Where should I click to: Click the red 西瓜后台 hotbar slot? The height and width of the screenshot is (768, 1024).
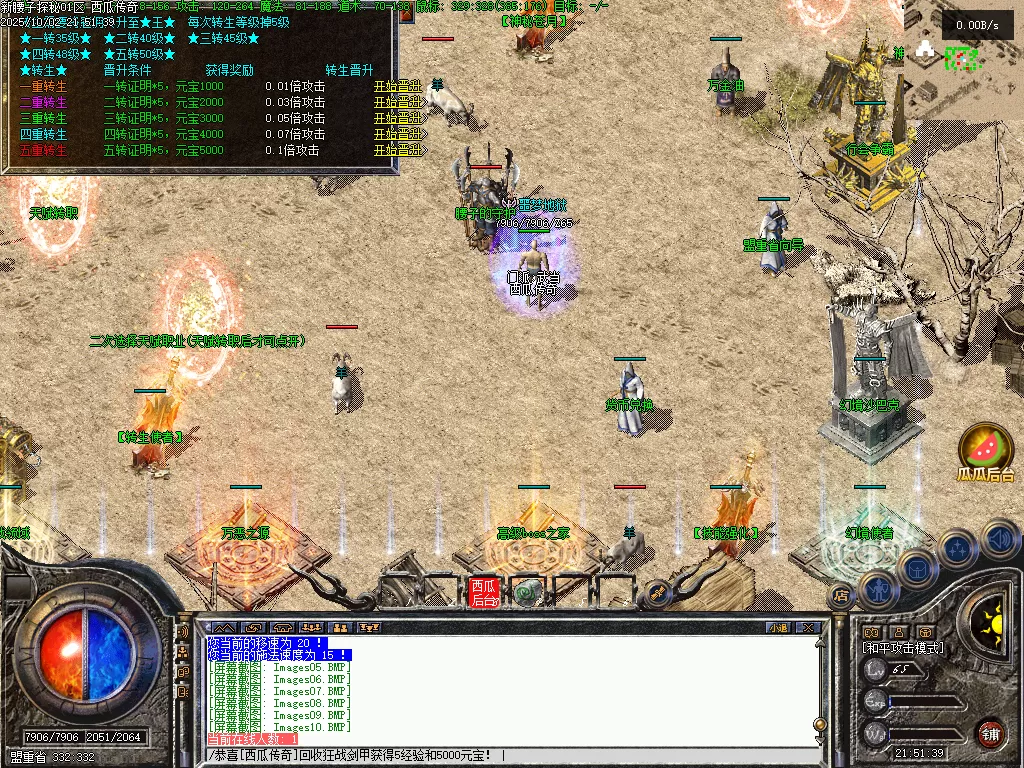coord(484,592)
